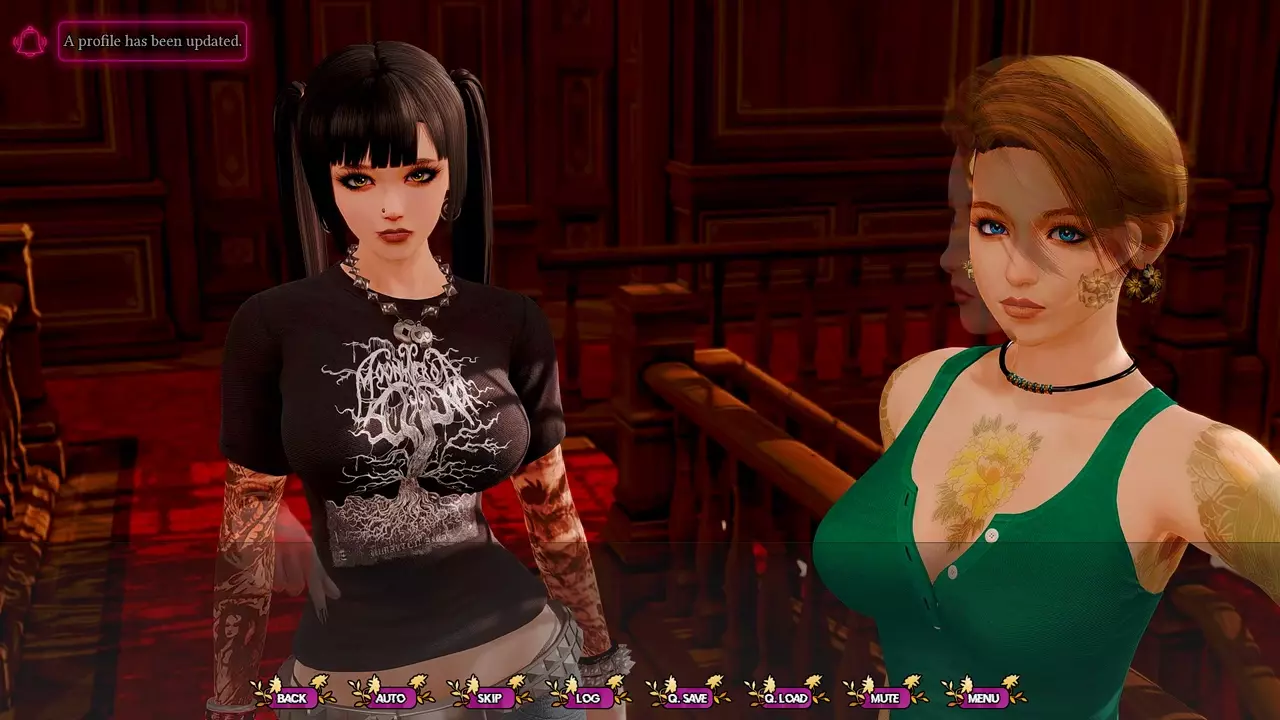Click the profile updated notification
This screenshot has width=1280, height=720.
click(x=152, y=41)
